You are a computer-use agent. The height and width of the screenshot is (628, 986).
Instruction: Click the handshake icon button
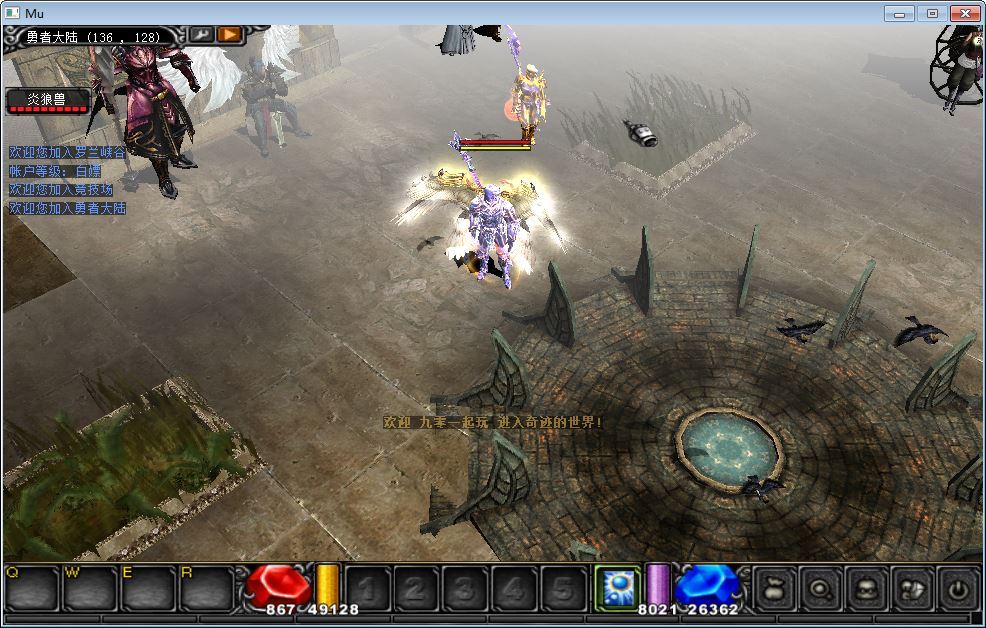(912, 590)
